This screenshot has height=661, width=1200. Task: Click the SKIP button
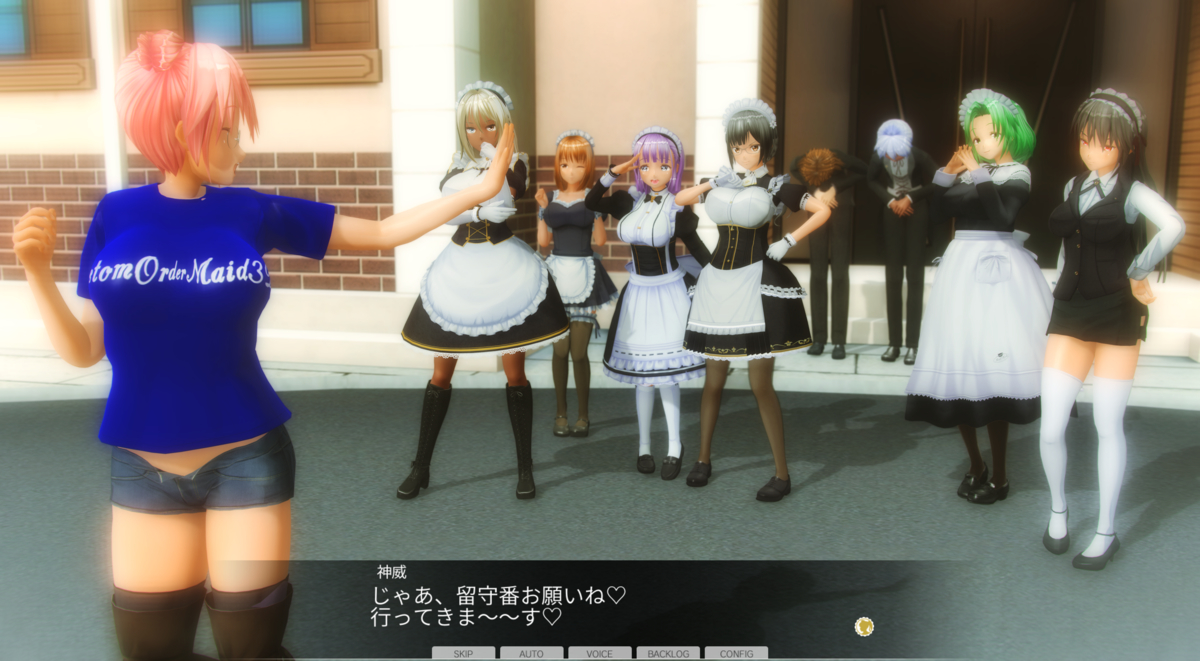[x=463, y=653]
